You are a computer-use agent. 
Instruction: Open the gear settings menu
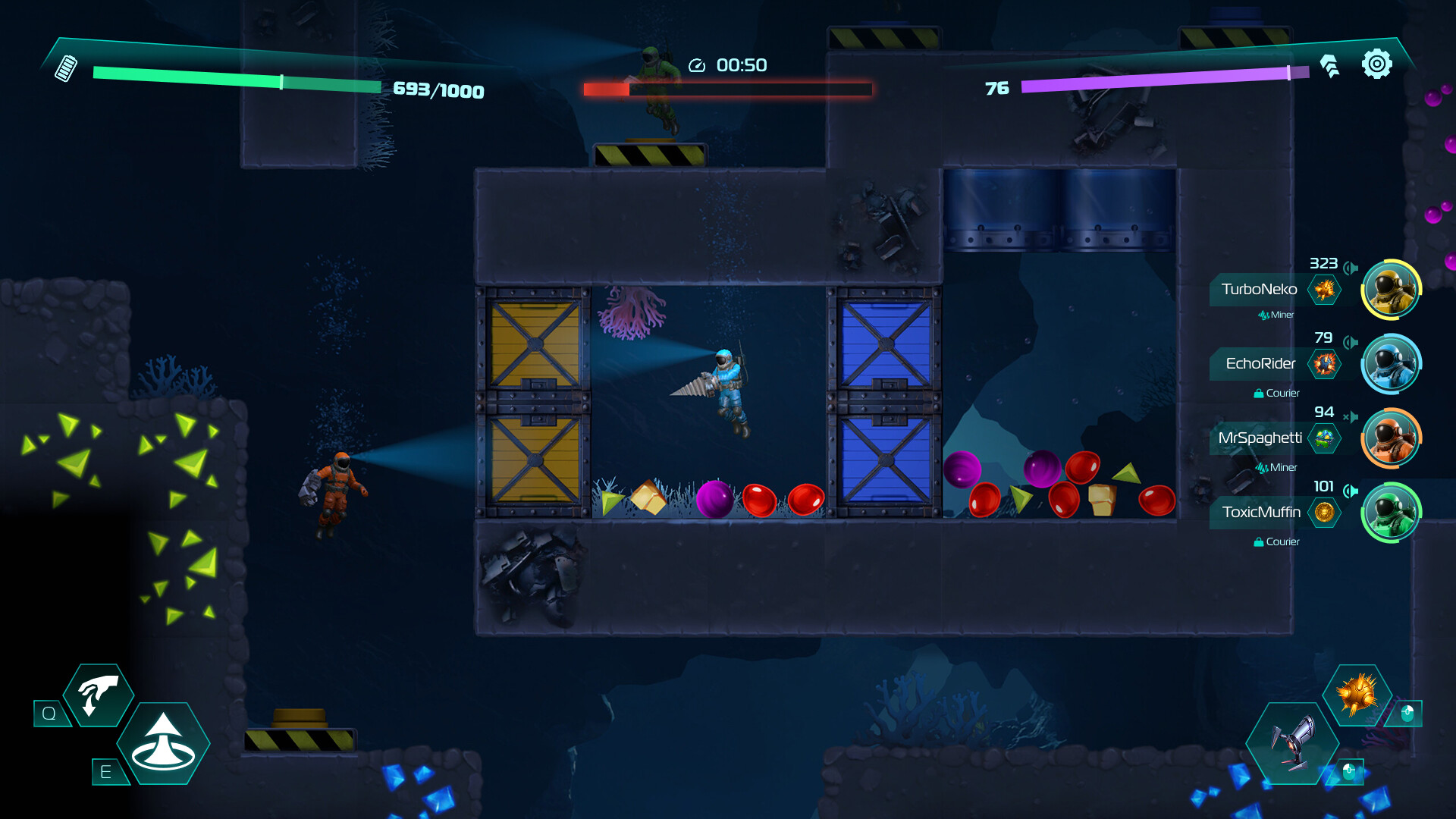click(1376, 64)
